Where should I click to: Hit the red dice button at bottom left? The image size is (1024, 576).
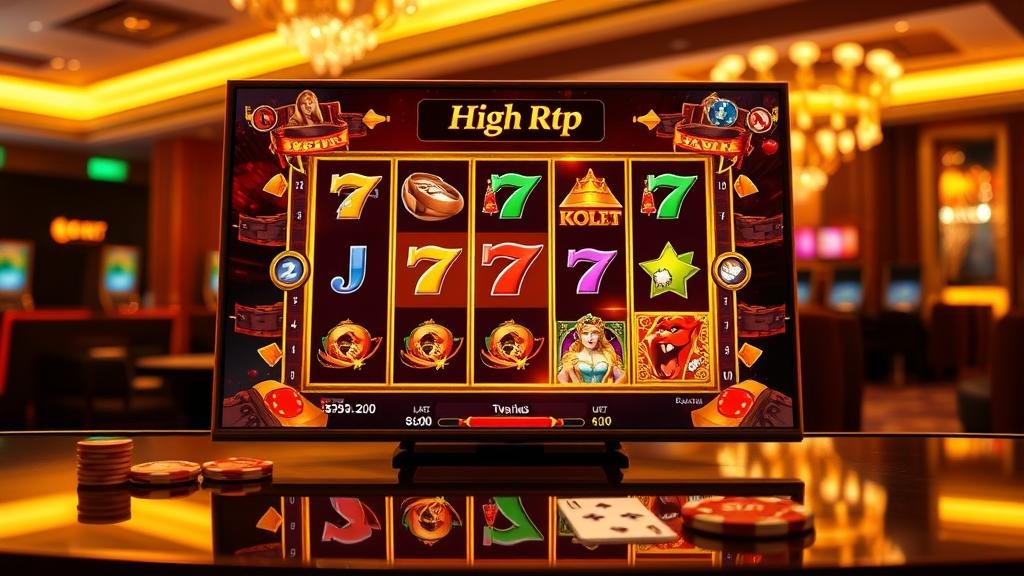point(283,402)
